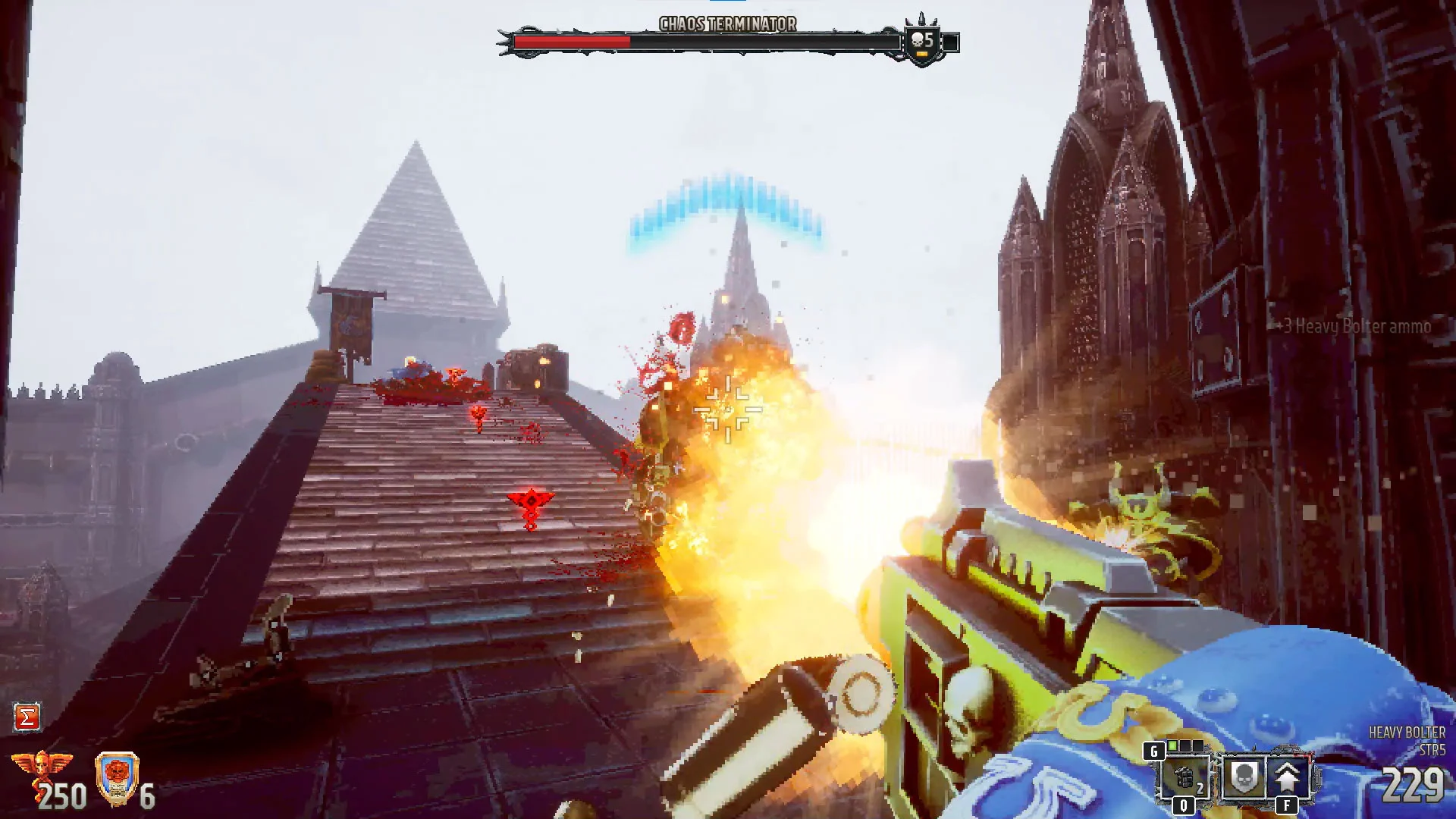Select the F arrow taunt icon
The height and width of the screenshot is (819, 1456).
pos(1287,778)
